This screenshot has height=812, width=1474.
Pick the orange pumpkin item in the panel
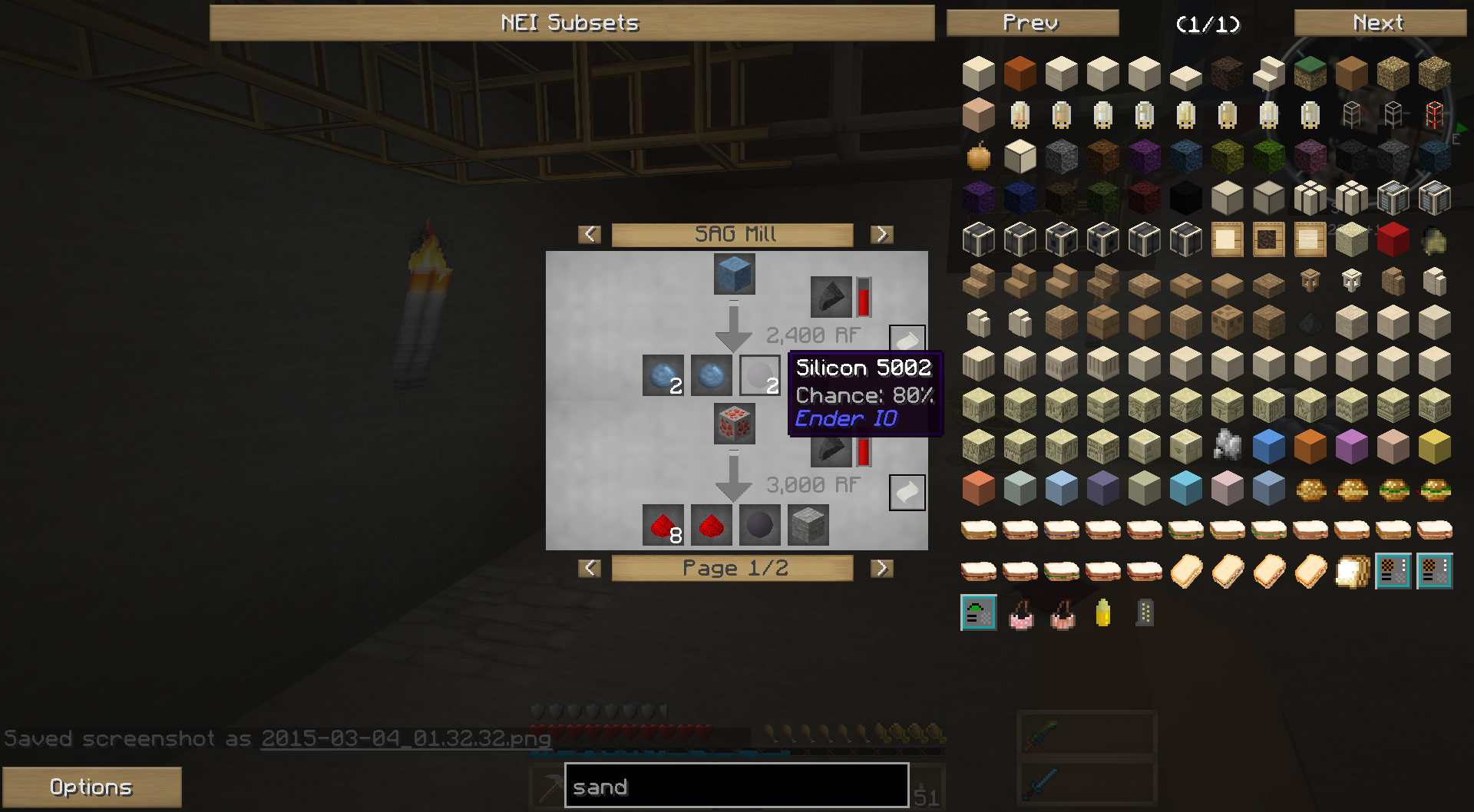979,157
